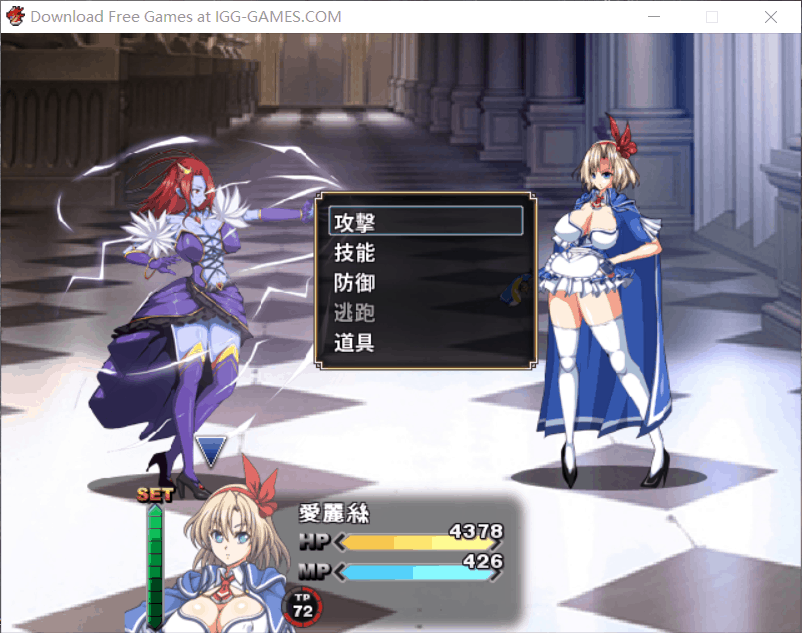The image size is (802, 633).
Task: Open the 技能 skills menu
Action: (x=425, y=252)
